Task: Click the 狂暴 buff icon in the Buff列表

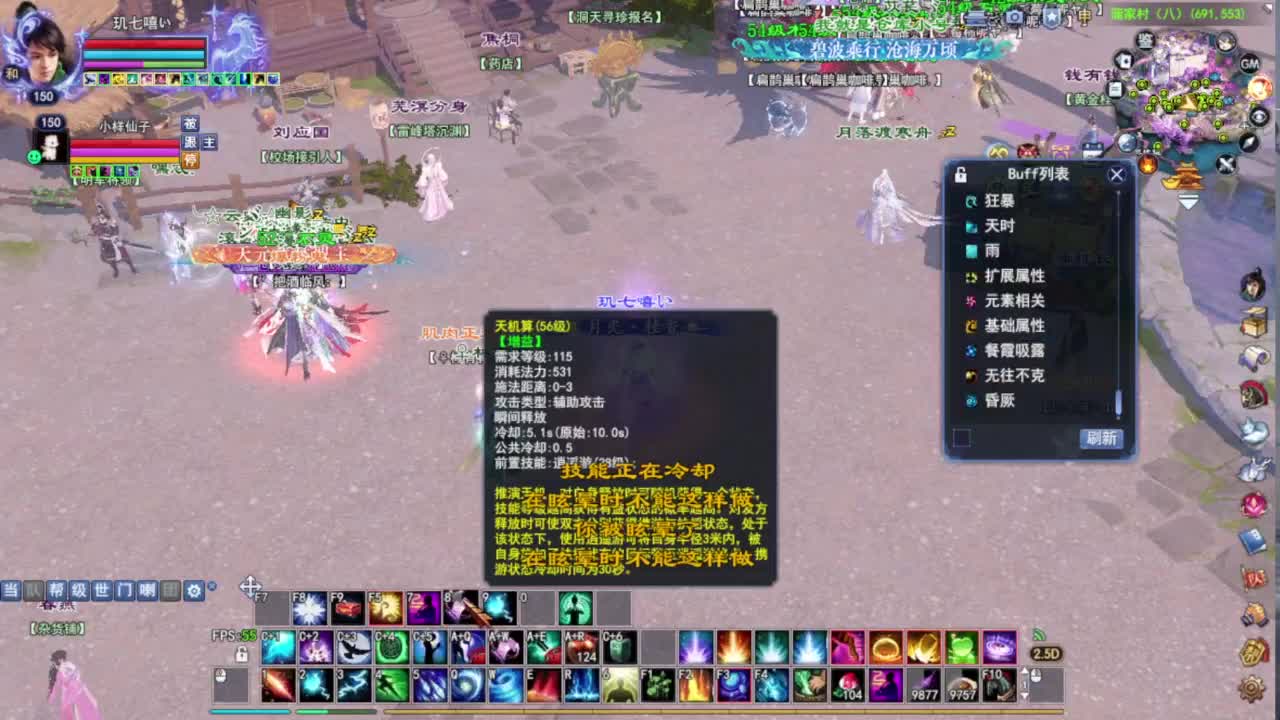Action: tap(969, 200)
